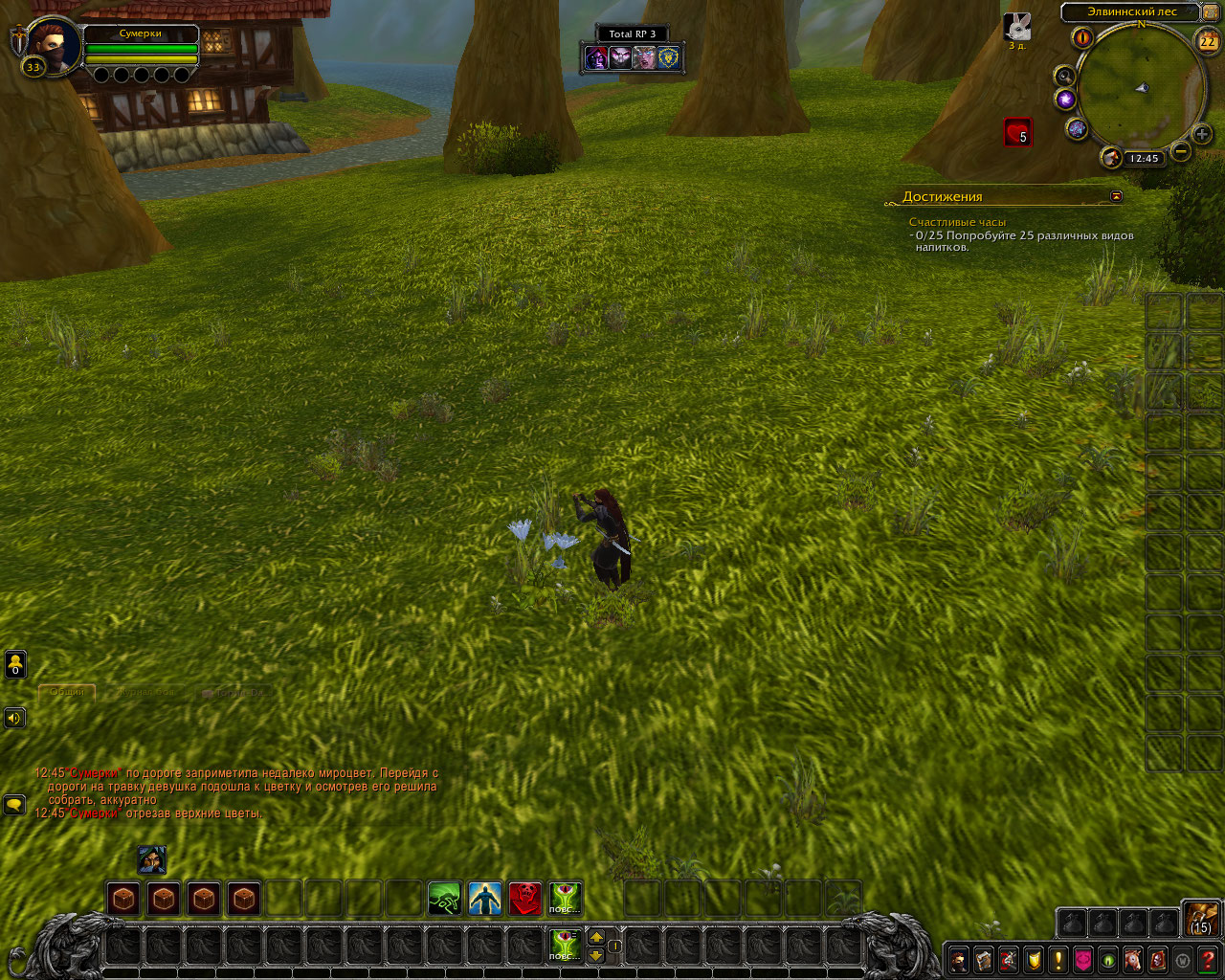This screenshot has width=1225, height=980.
Task: Zoom out the minimap with minus button
Action: click(x=1182, y=151)
